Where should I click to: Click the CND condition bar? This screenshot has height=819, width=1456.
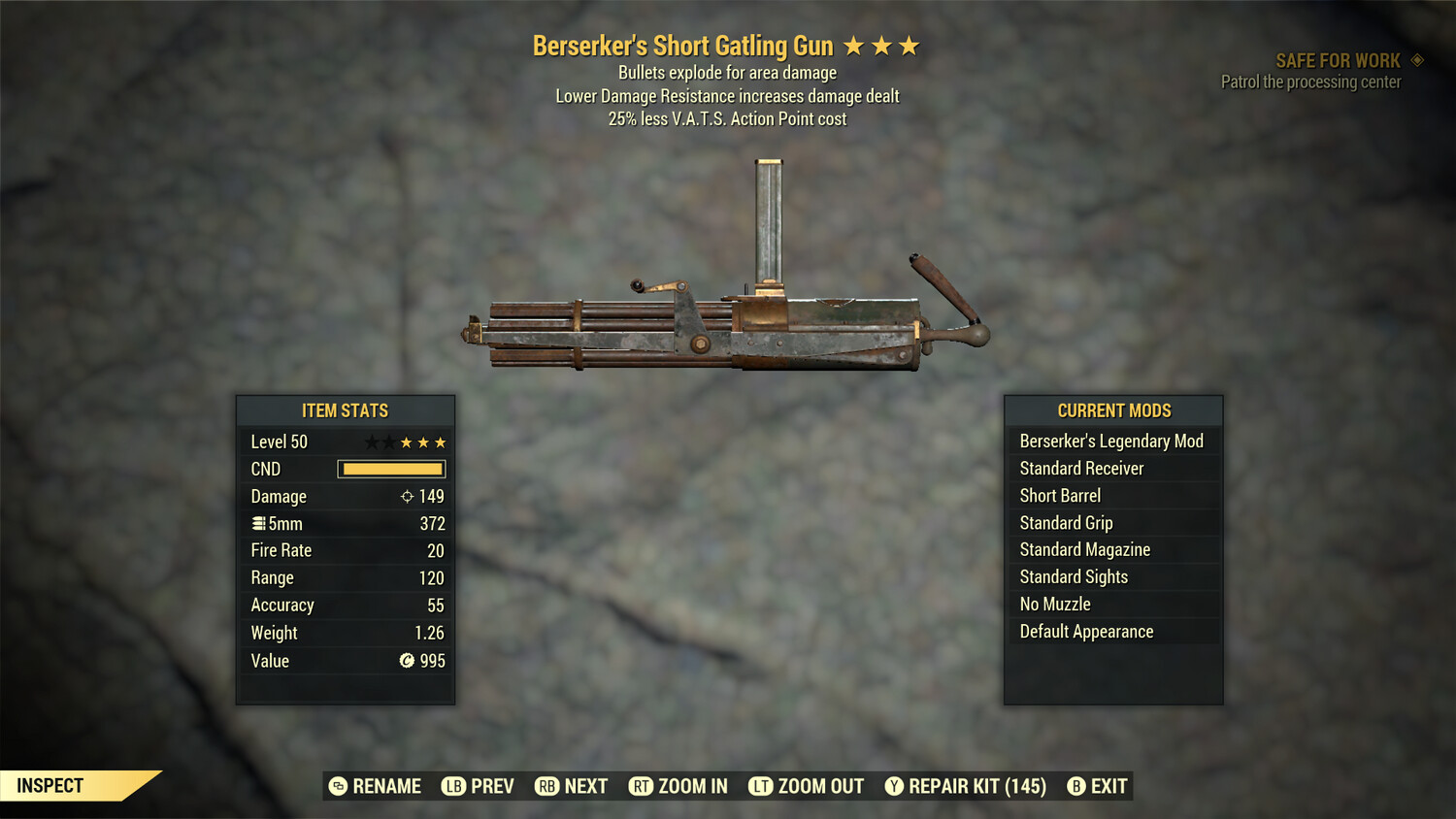391,469
